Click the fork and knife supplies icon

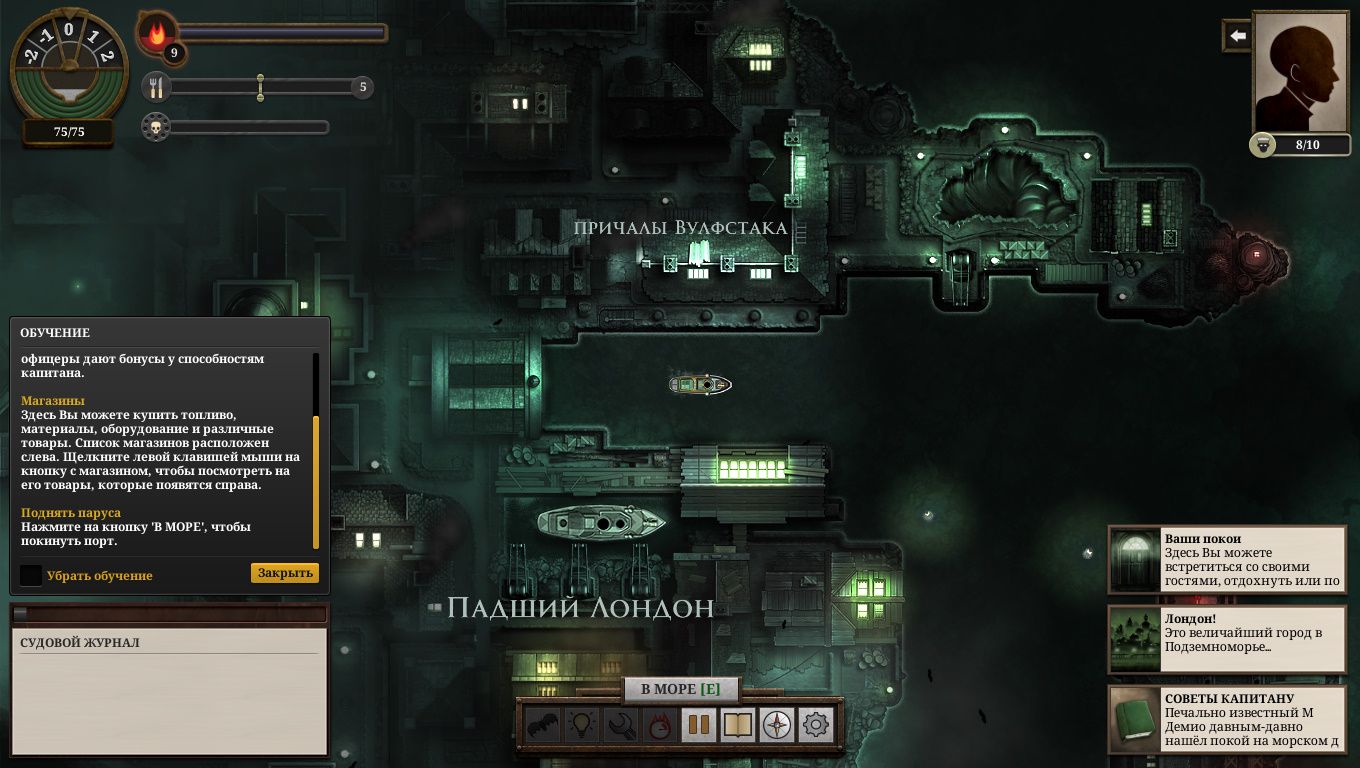click(x=156, y=87)
